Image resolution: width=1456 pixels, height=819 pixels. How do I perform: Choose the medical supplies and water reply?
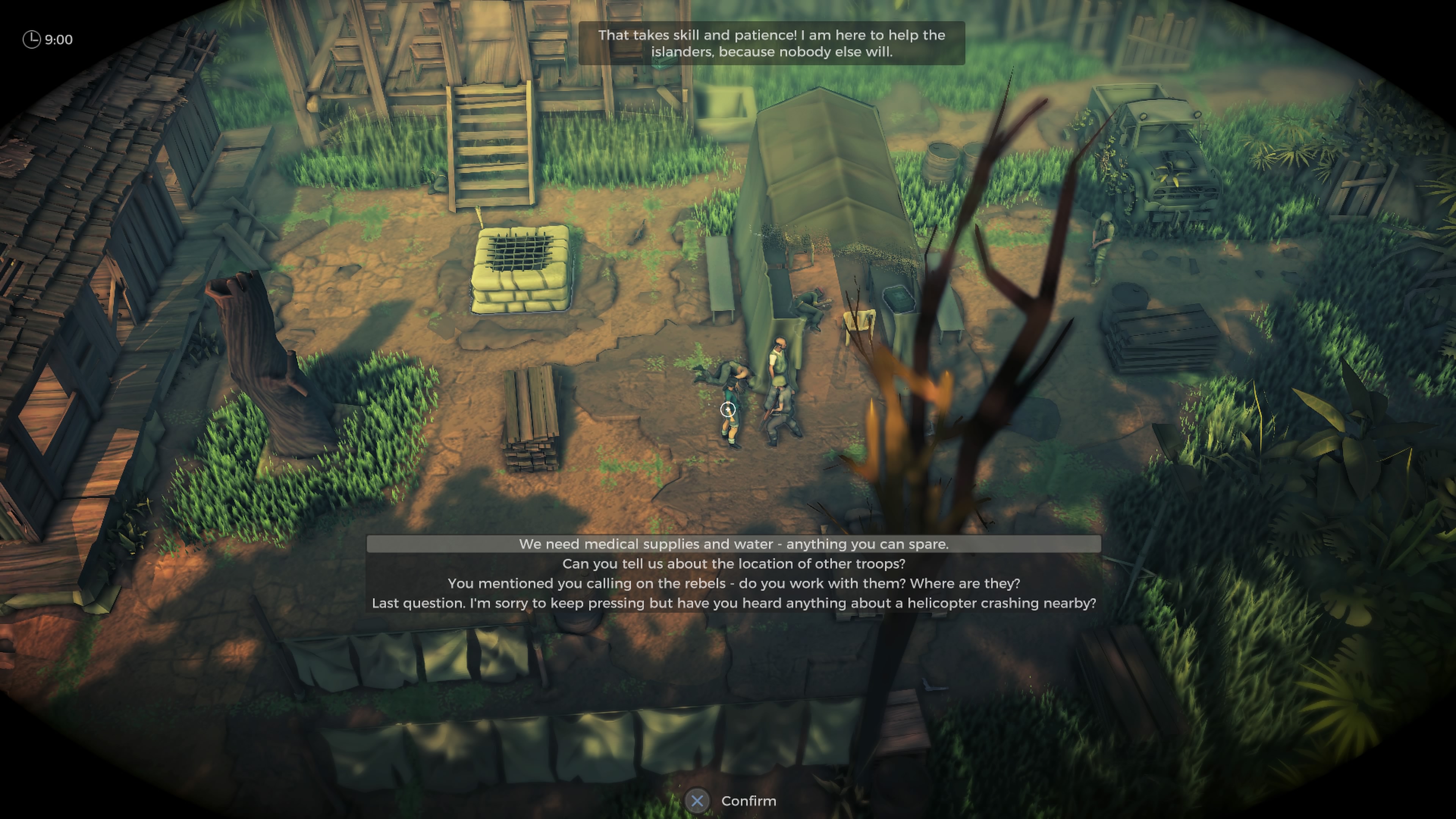click(x=734, y=544)
